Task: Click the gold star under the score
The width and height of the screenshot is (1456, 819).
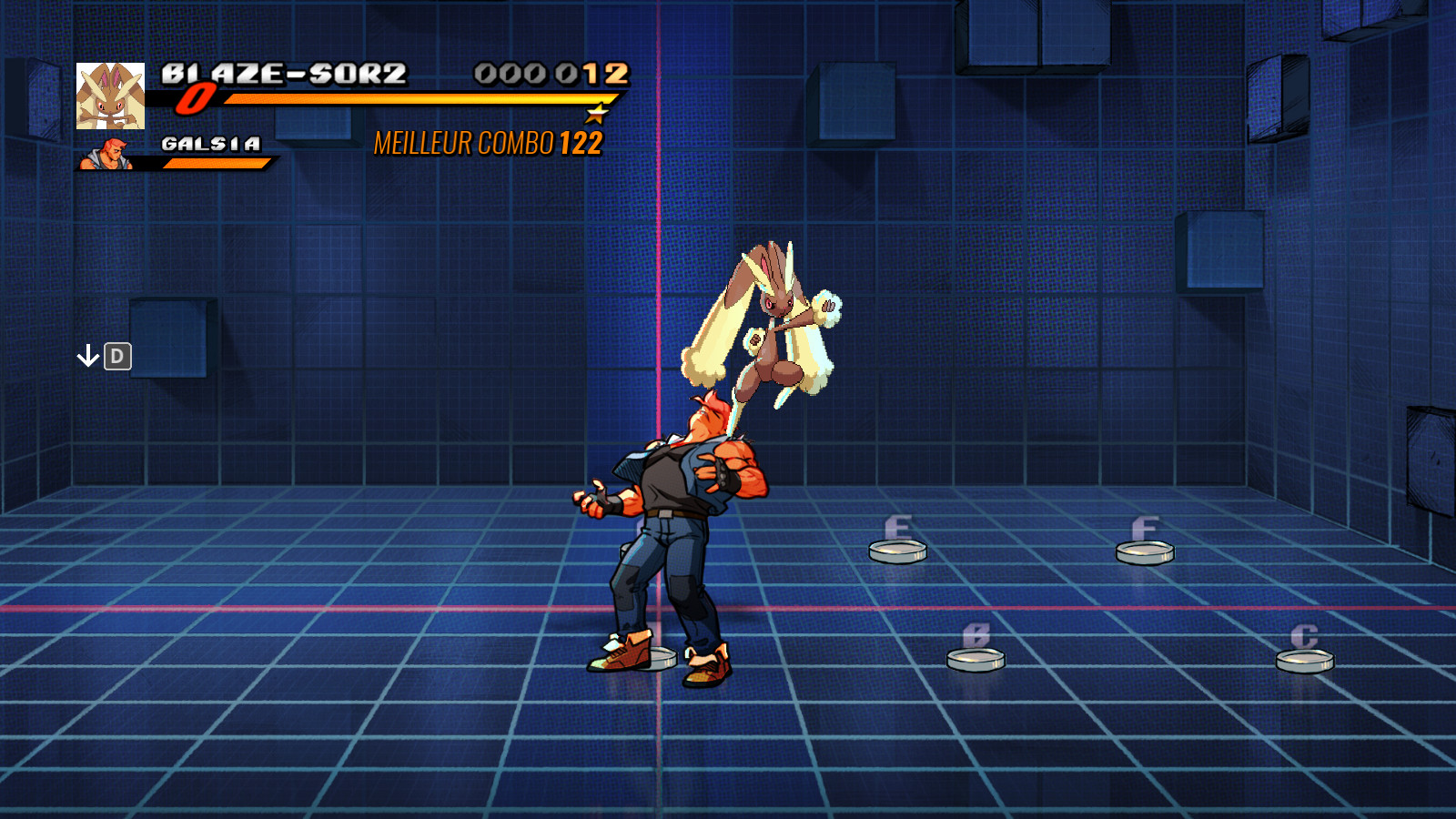Action: tap(596, 114)
